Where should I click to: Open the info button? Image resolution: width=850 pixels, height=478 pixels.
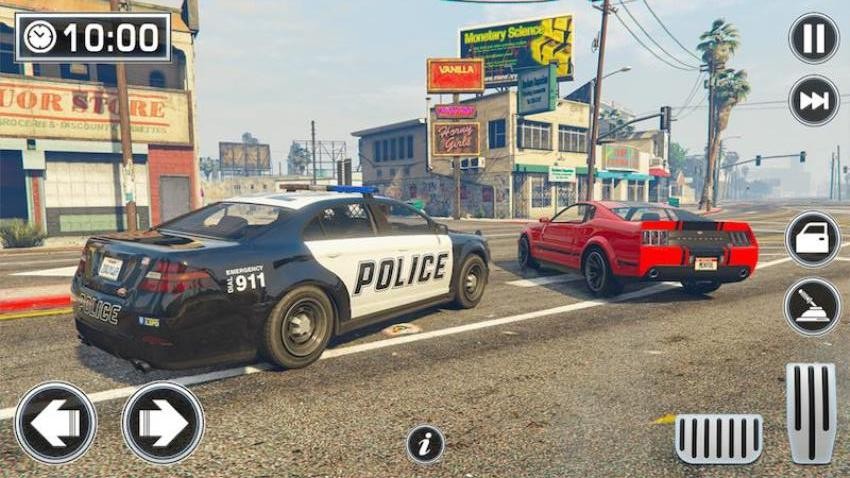pyautogui.click(x=425, y=444)
